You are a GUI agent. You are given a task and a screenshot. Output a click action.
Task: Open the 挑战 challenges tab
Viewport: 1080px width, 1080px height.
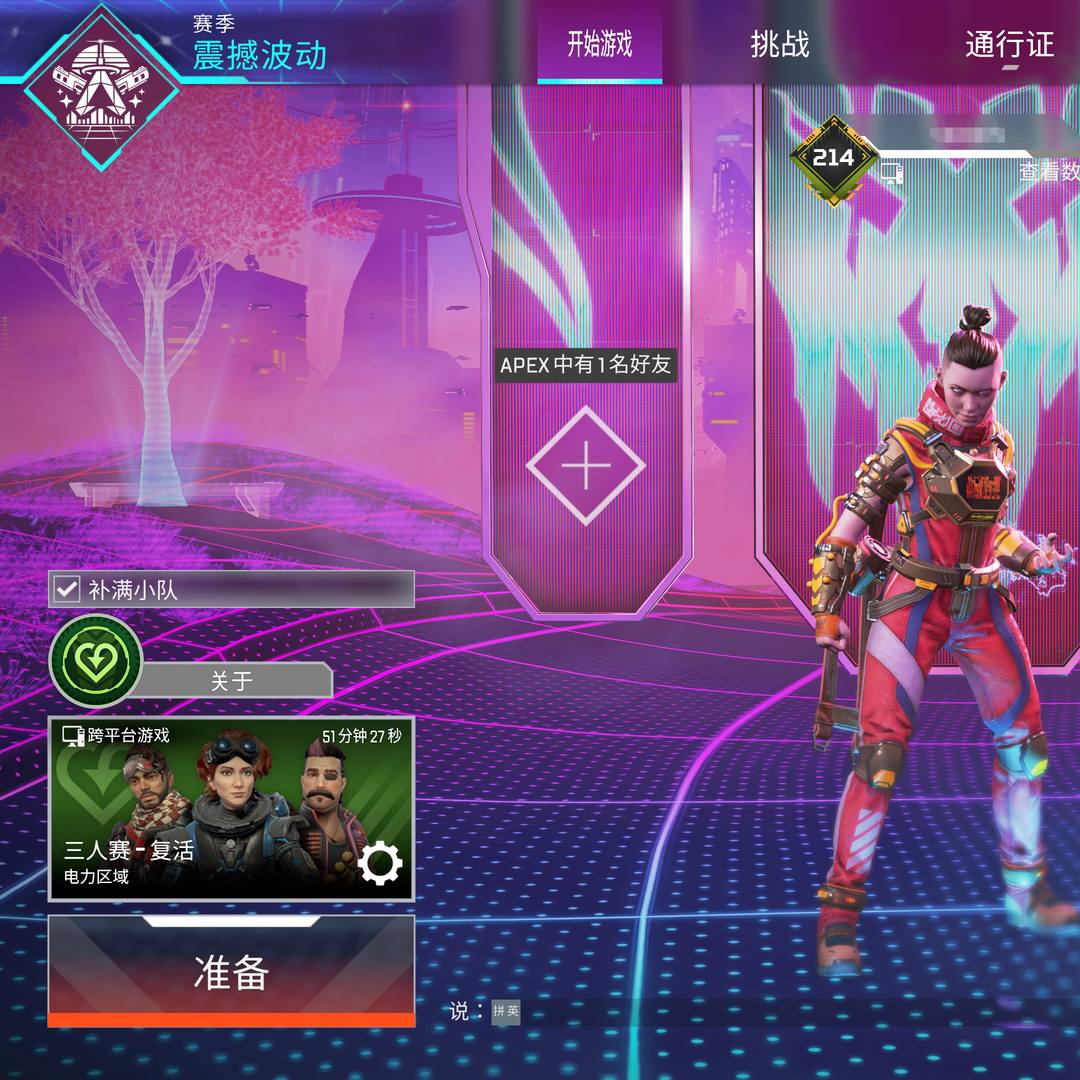tap(779, 45)
